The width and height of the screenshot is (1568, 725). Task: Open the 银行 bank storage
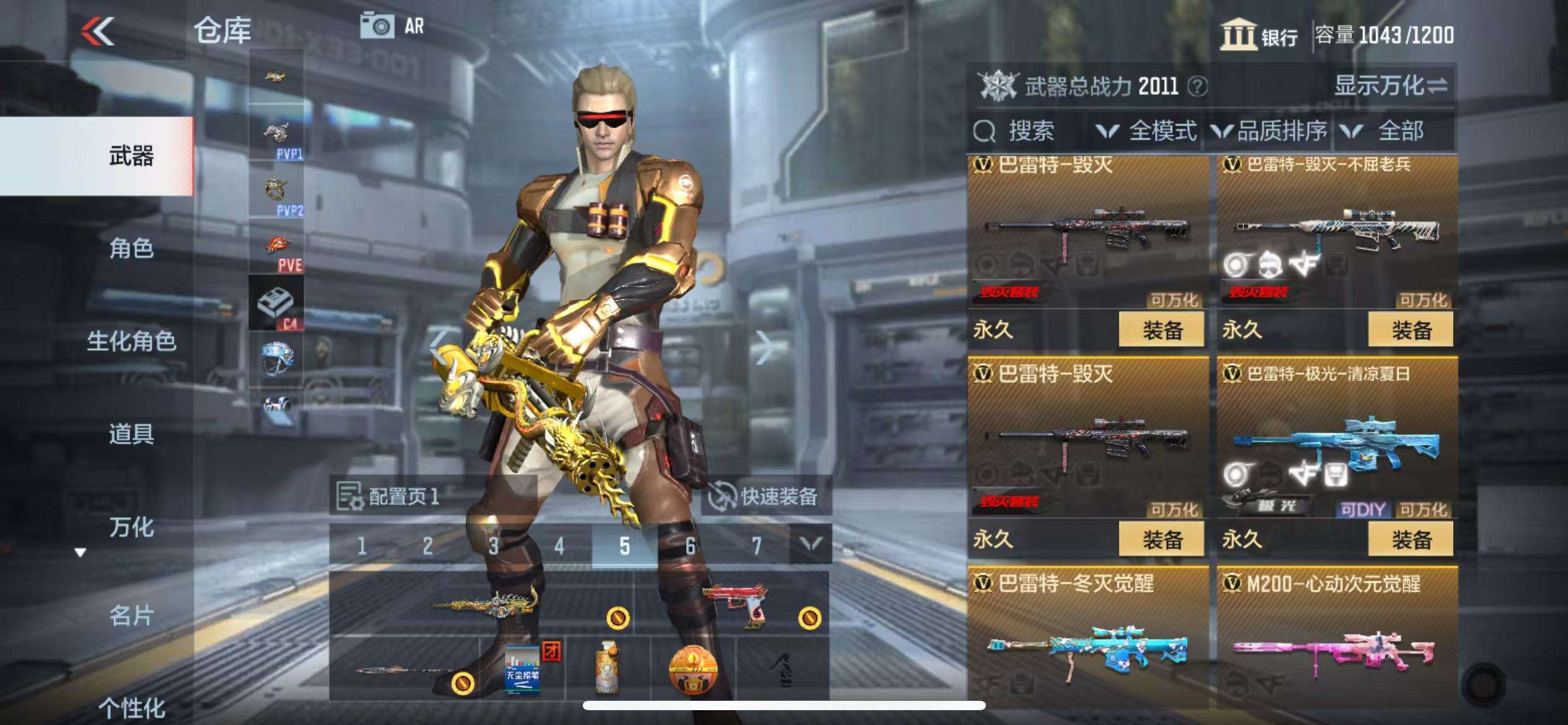1258,35
